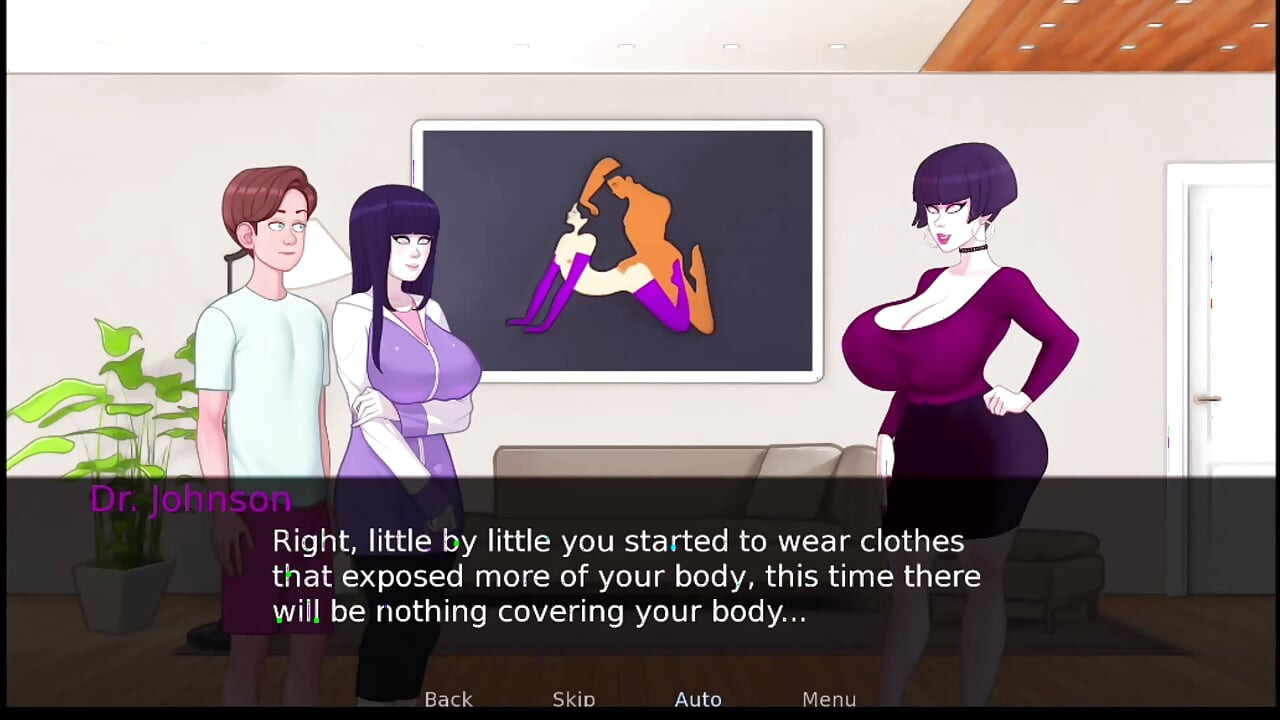1280x720 pixels.
Task: Click the quick menu bar at bottom
Action: [x=640, y=699]
